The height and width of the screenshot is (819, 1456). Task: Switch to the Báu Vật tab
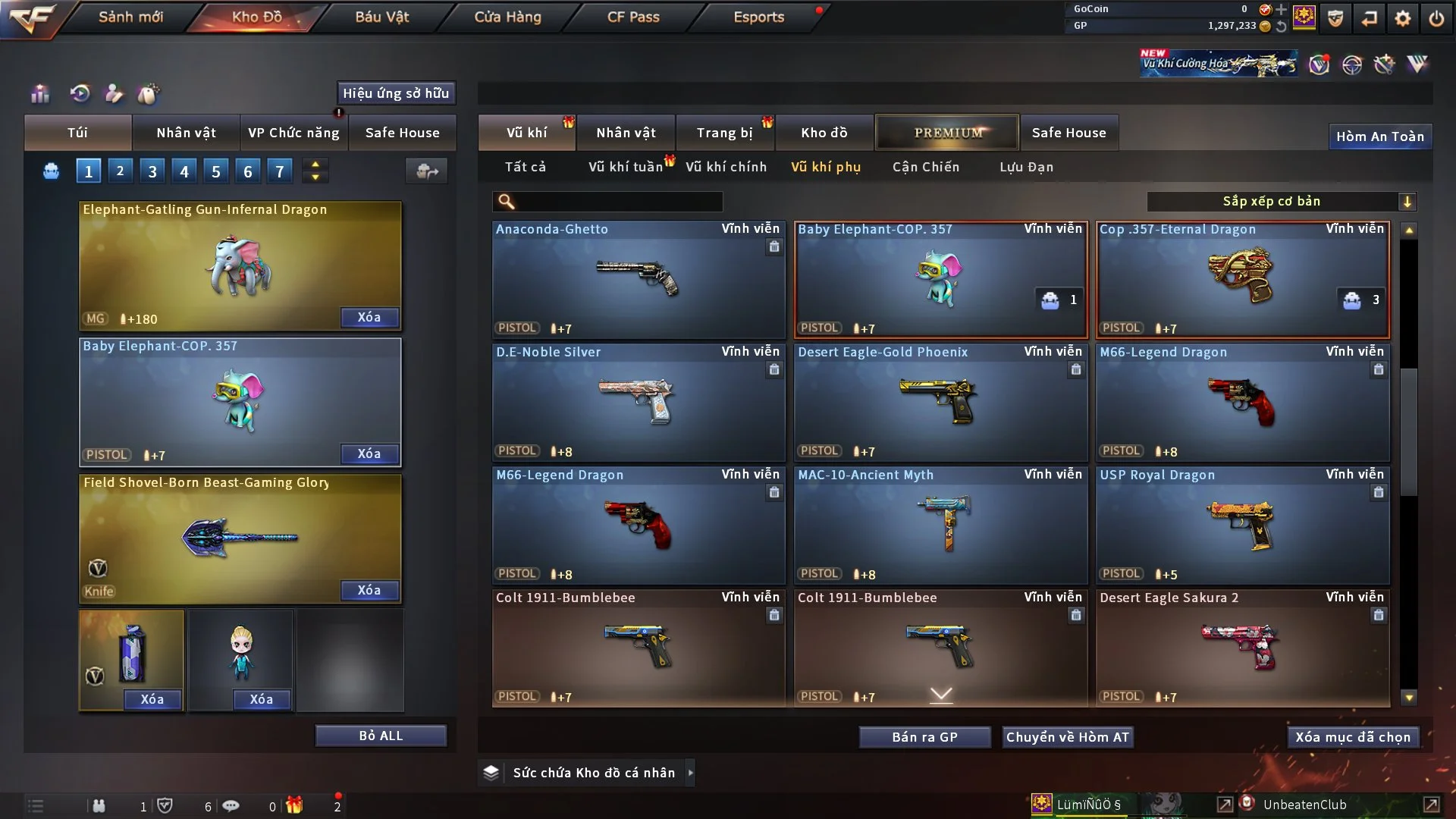pos(381,17)
